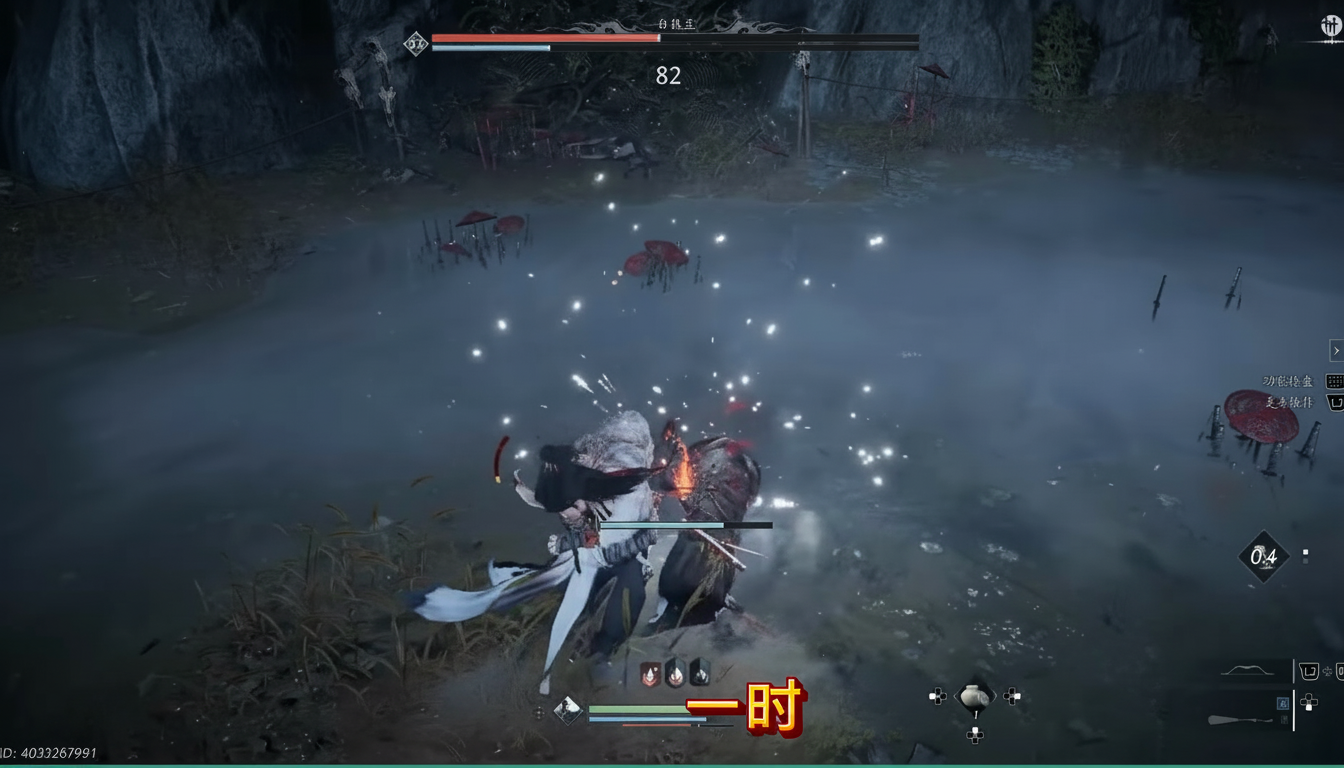Expand the chevron panel on the right edge
This screenshot has width=1344, height=768.
tap(1337, 351)
